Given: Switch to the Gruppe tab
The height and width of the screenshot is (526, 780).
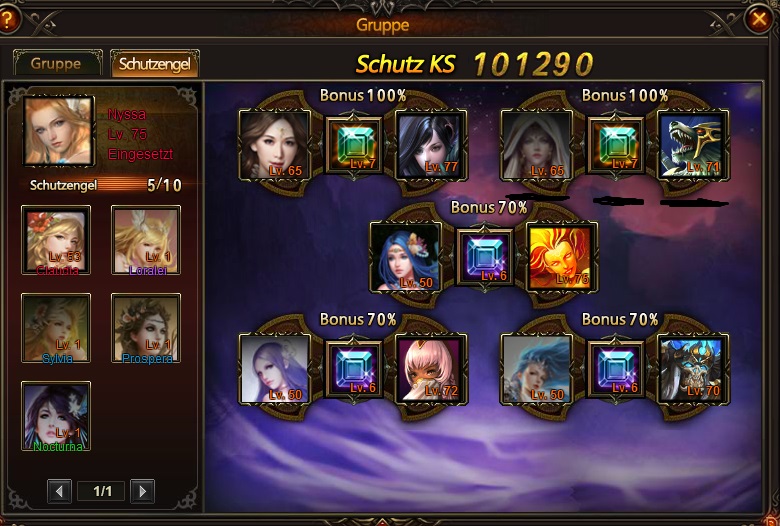Looking at the screenshot, I should [56, 63].
